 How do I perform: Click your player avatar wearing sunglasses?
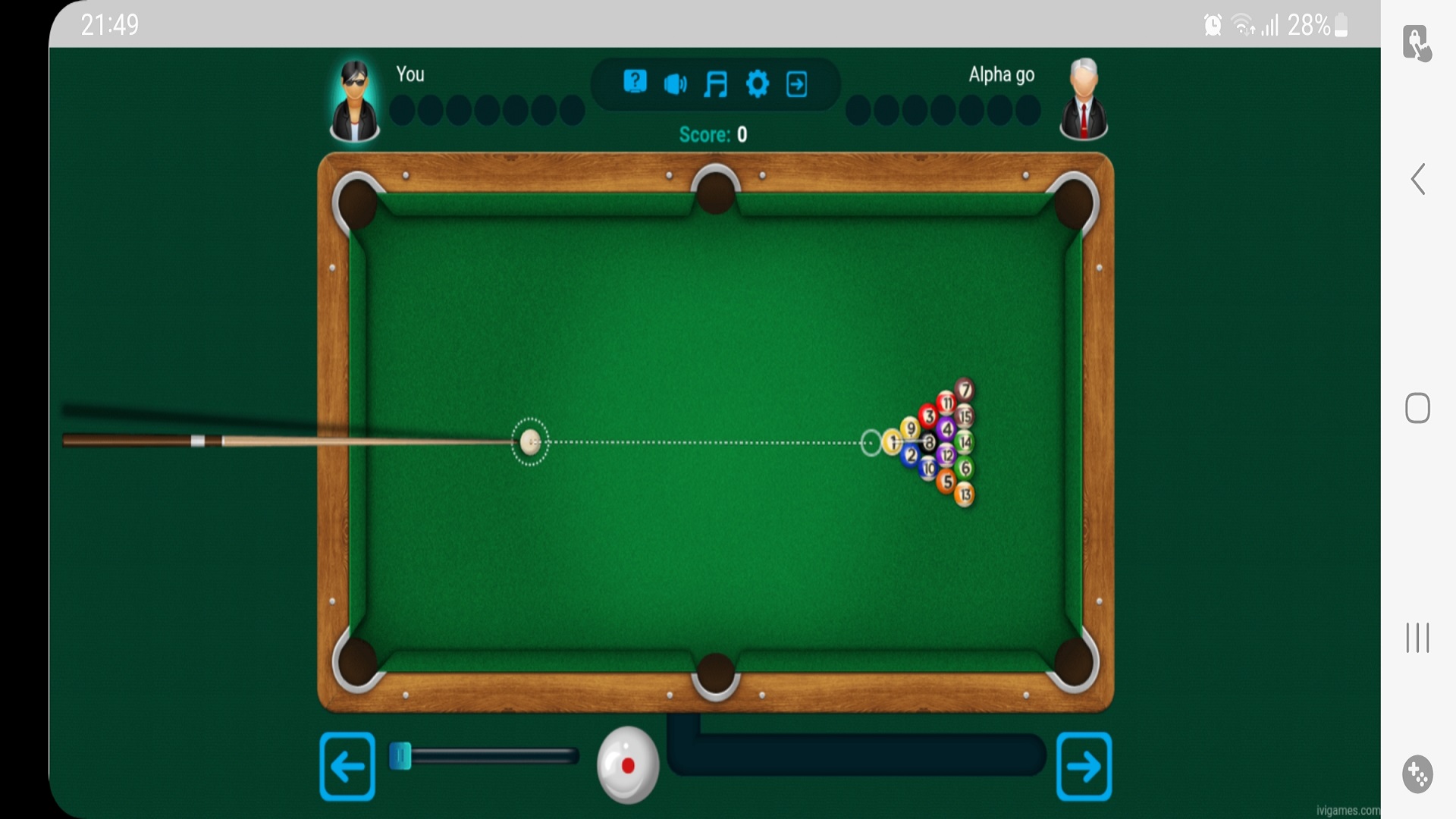click(x=355, y=99)
